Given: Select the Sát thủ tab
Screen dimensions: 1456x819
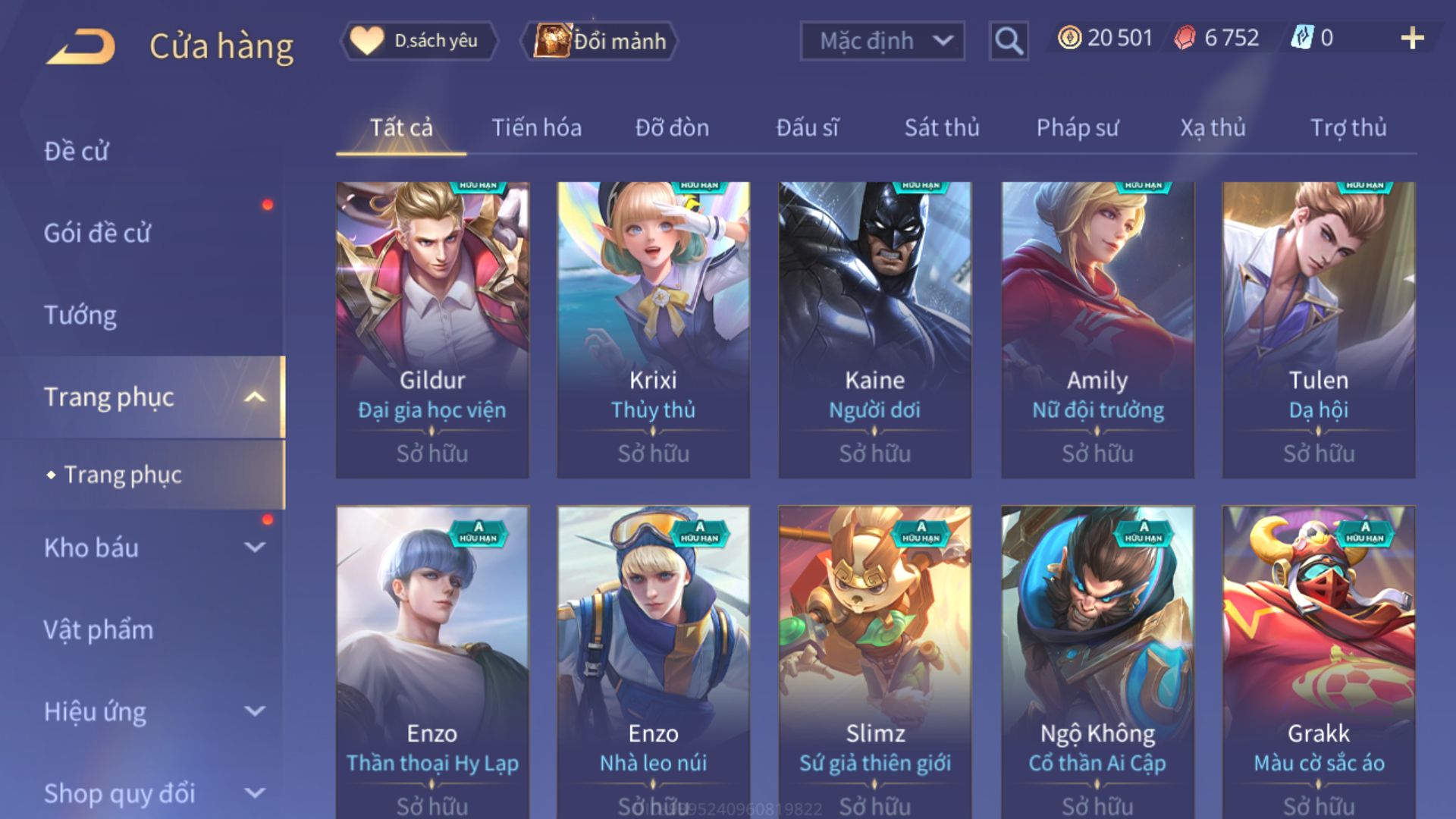Looking at the screenshot, I should pyautogui.click(x=942, y=127).
